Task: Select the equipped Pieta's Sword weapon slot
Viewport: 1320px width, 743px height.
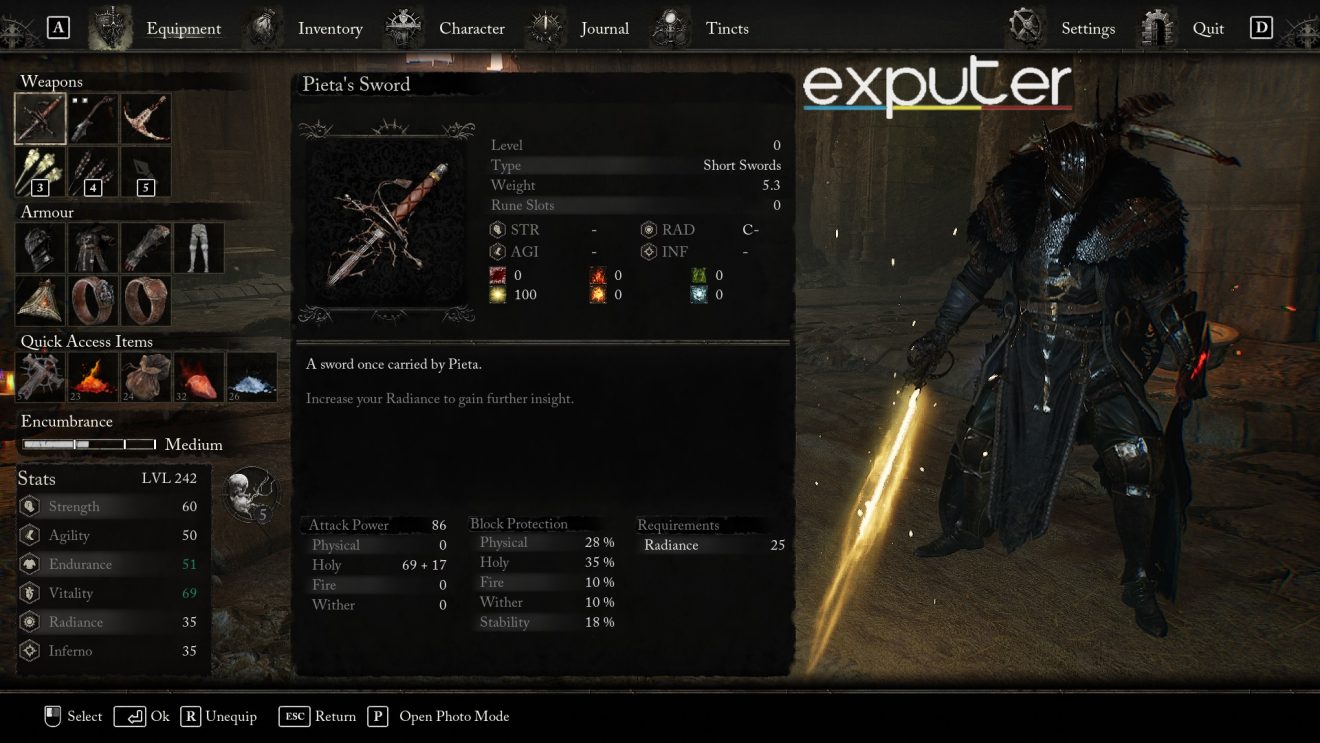Action: (40, 117)
